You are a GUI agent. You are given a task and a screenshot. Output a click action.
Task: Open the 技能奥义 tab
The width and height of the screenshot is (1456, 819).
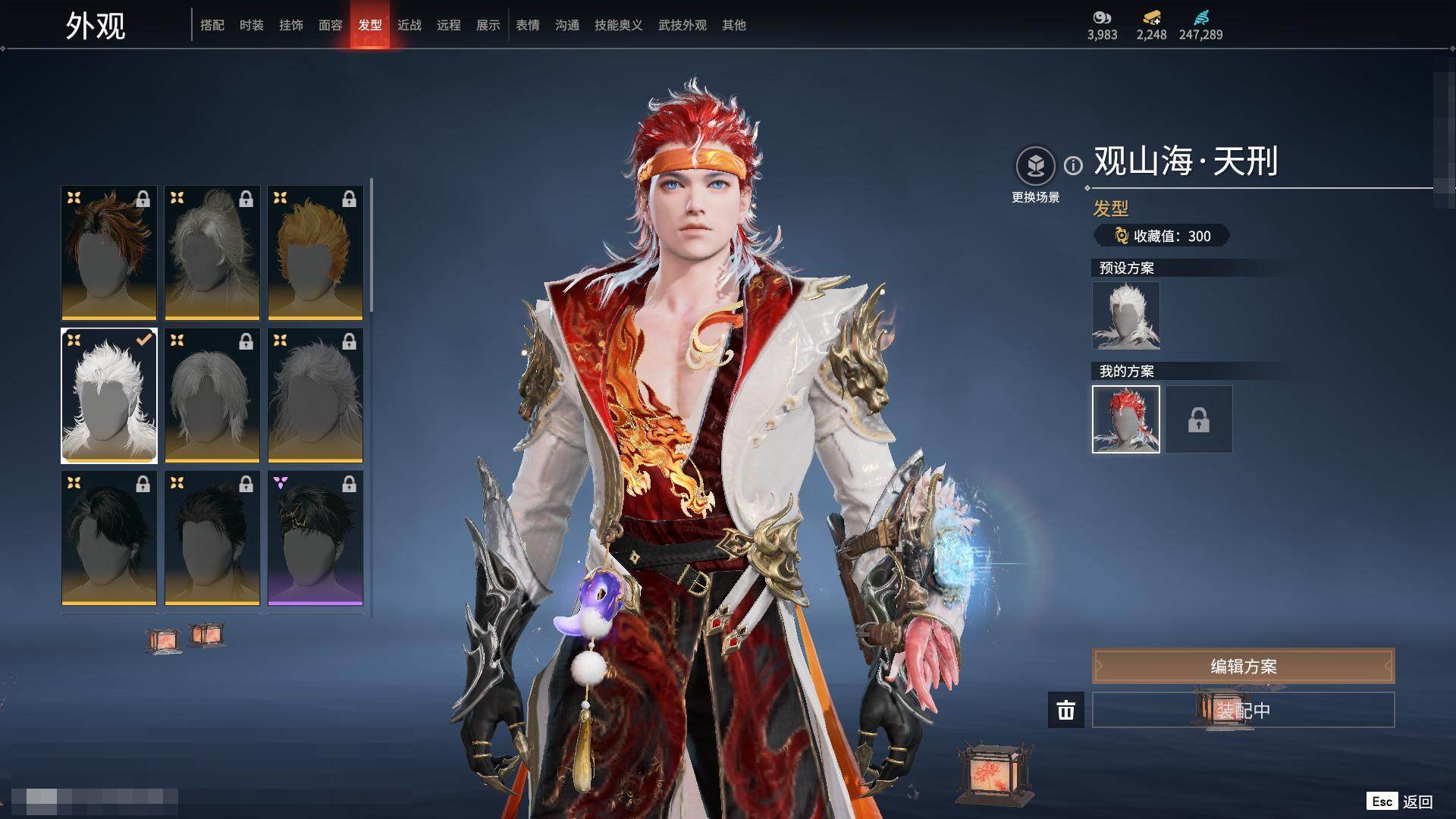coord(619,25)
